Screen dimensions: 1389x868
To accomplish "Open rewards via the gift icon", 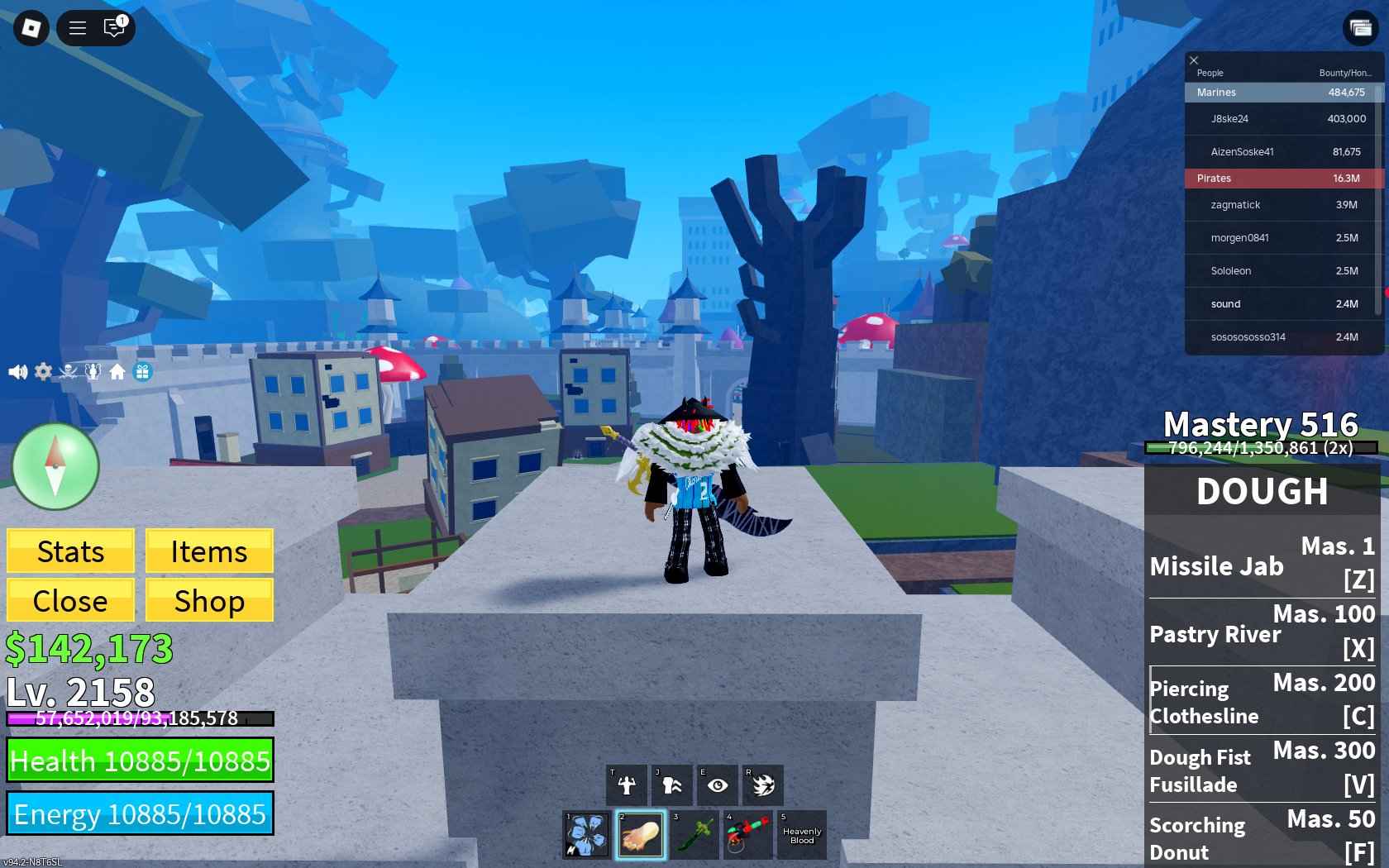I will [x=142, y=371].
